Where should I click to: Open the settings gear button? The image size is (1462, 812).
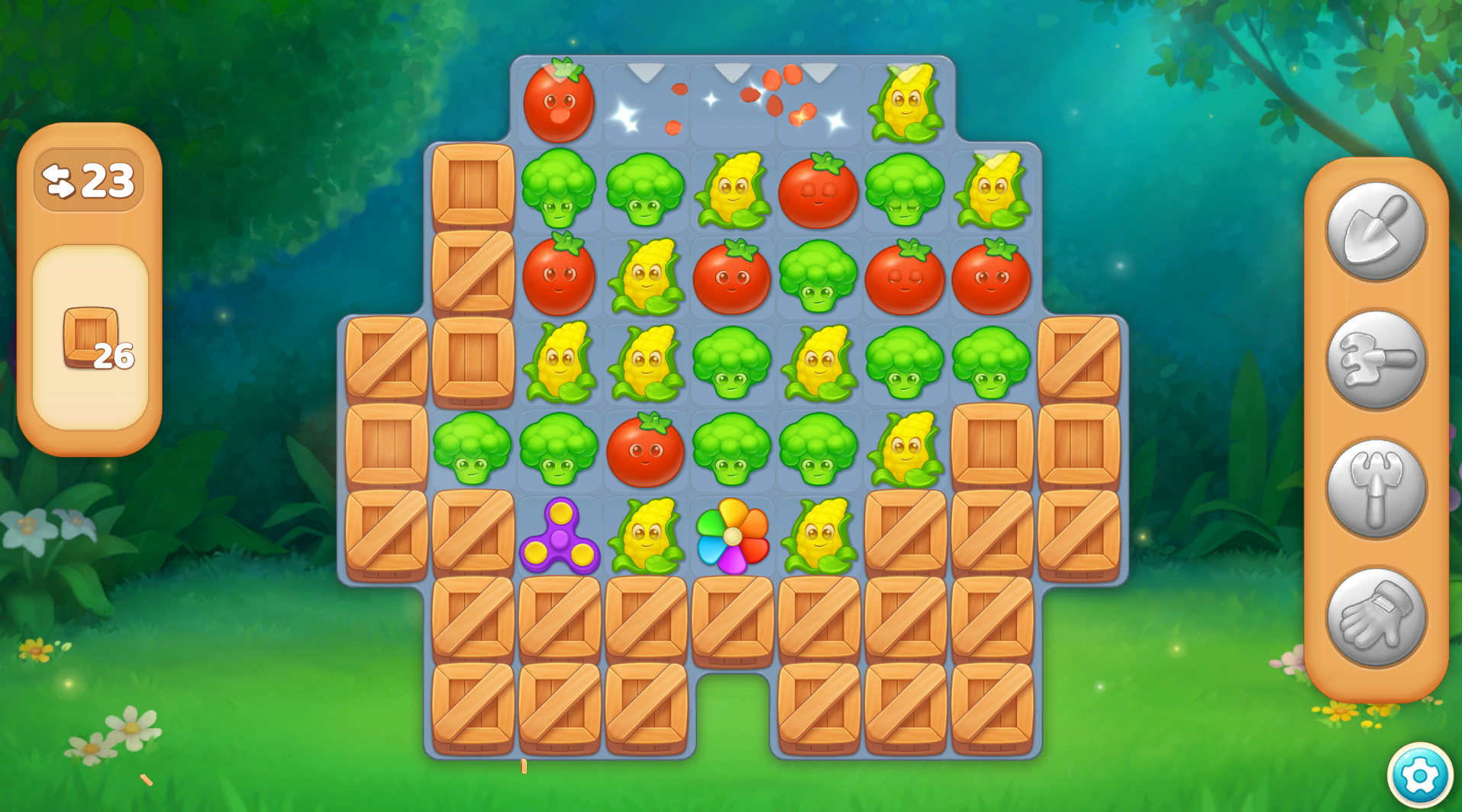tap(1419, 776)
